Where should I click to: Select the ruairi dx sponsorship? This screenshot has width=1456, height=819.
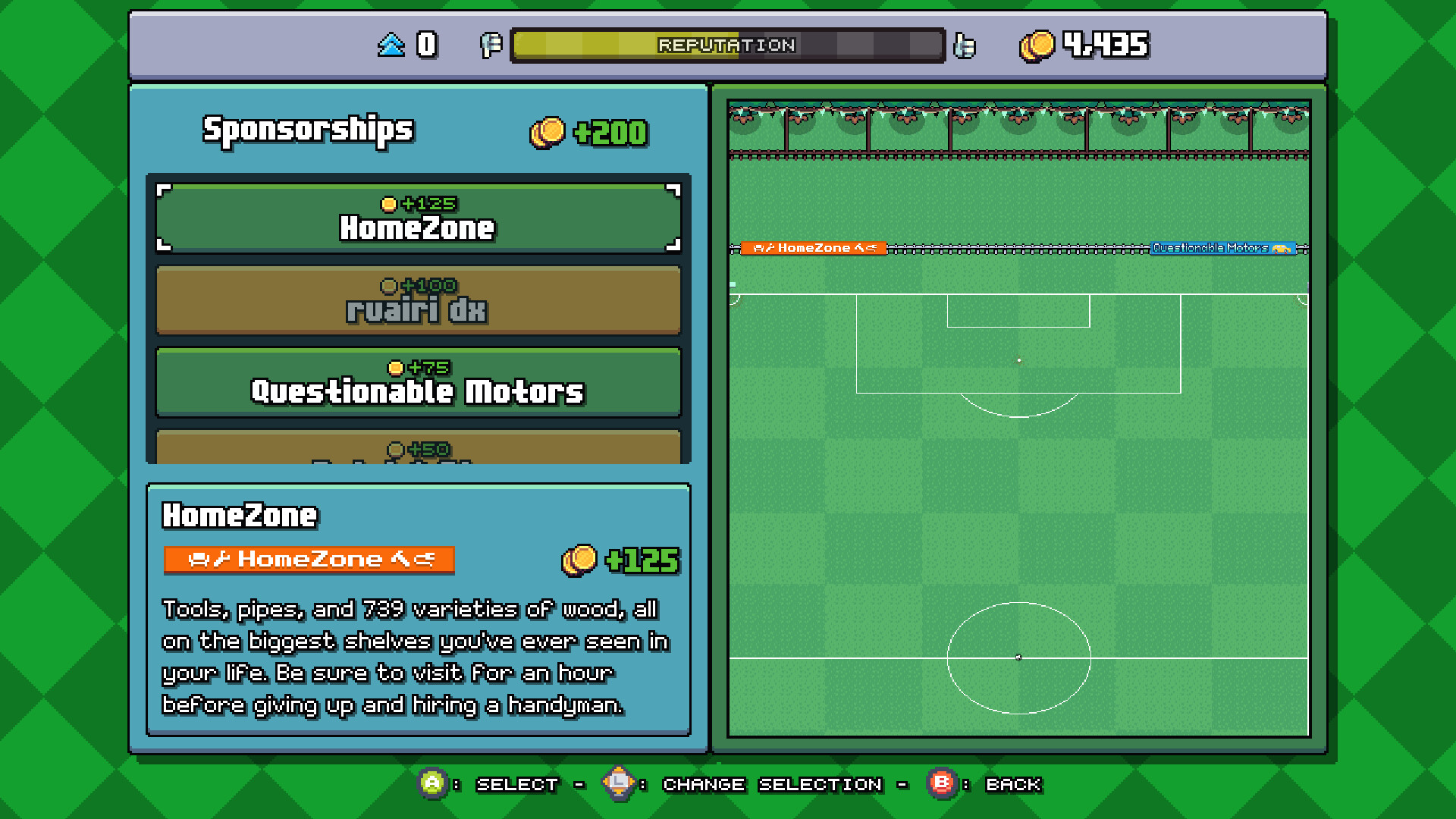click(418, 302)
